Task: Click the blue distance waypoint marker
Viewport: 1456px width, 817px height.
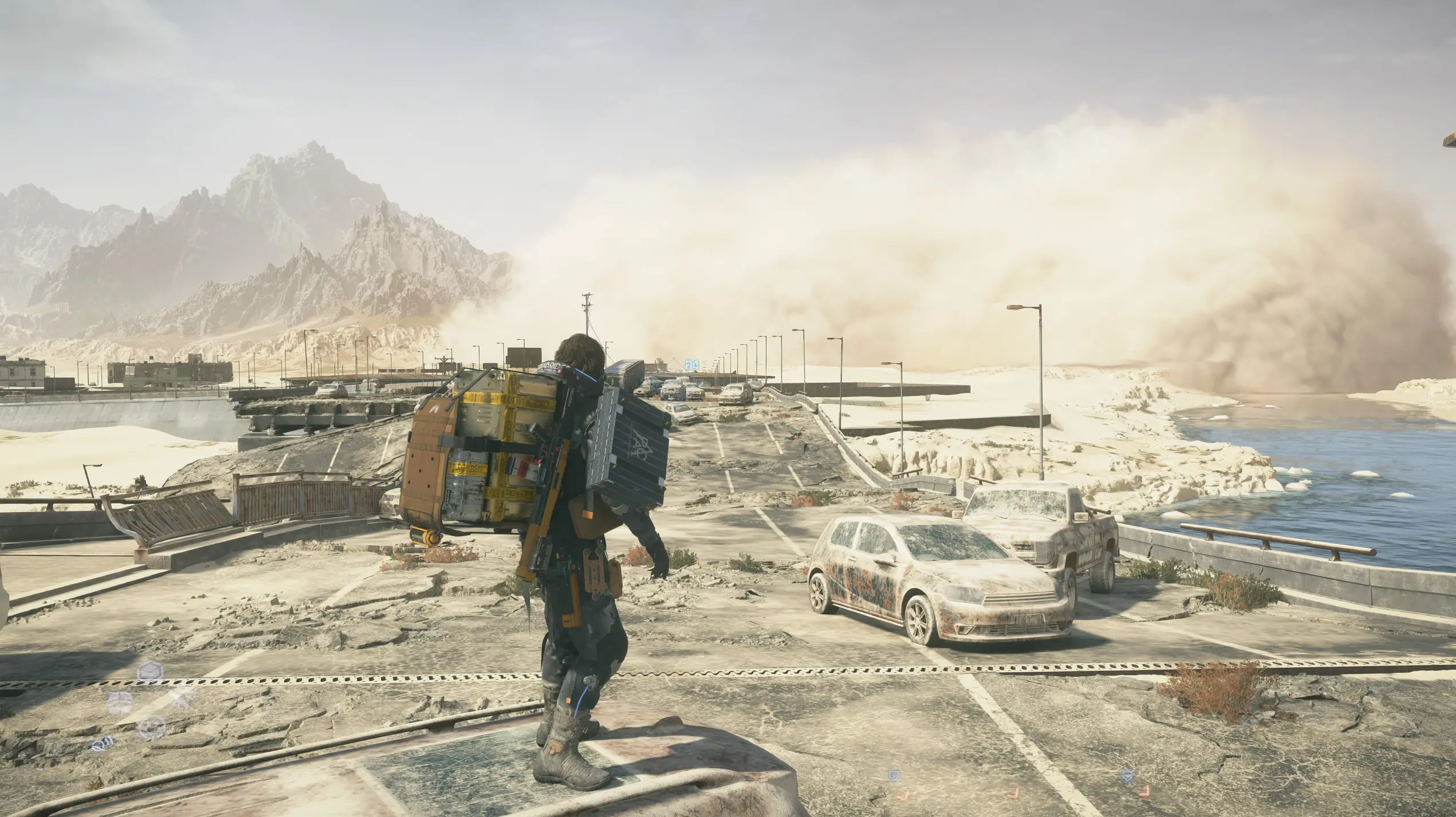Action: click(691, 364)
